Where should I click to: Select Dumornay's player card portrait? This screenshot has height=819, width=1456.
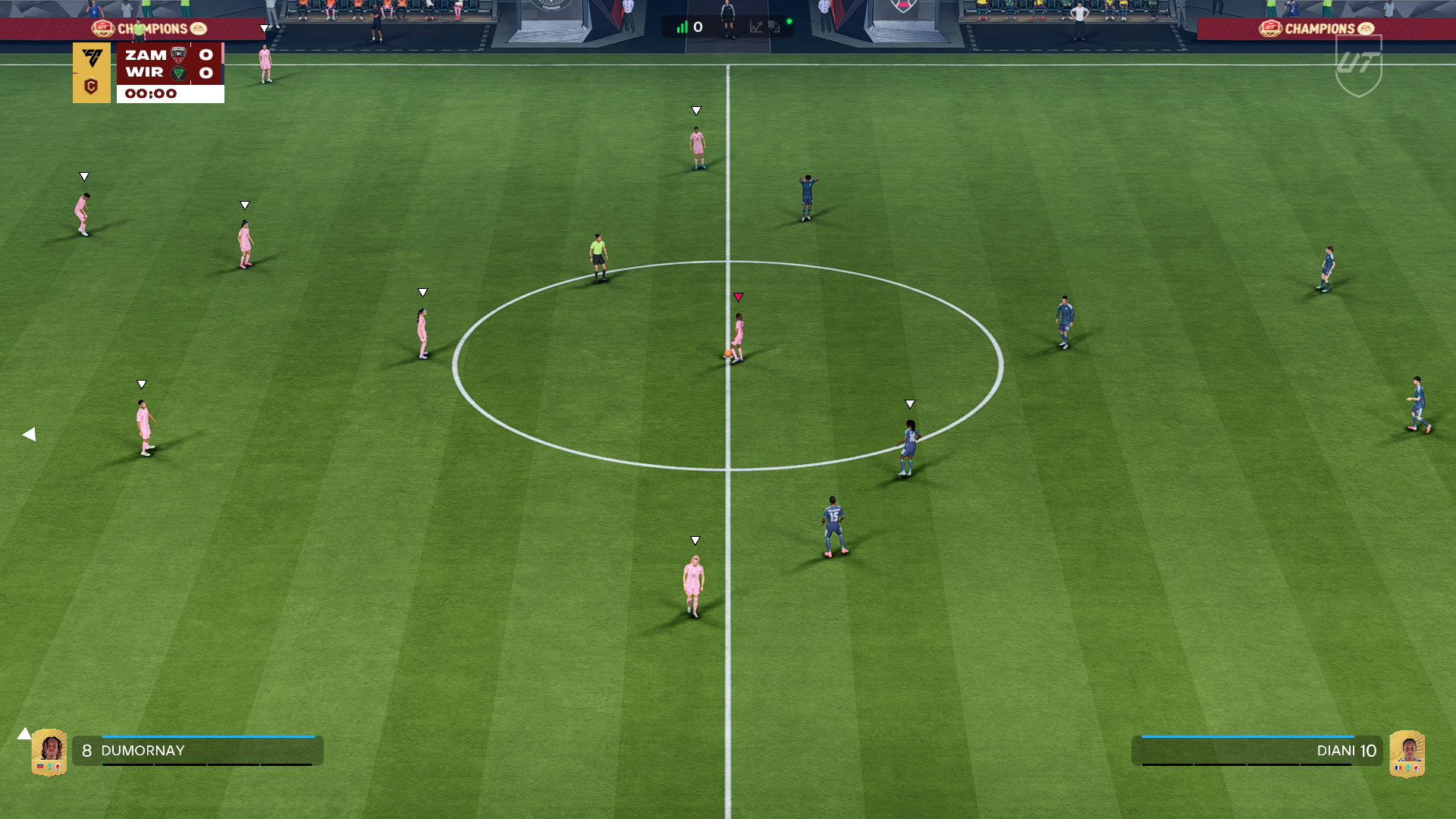pyautogui.click(x=49, y=752)
